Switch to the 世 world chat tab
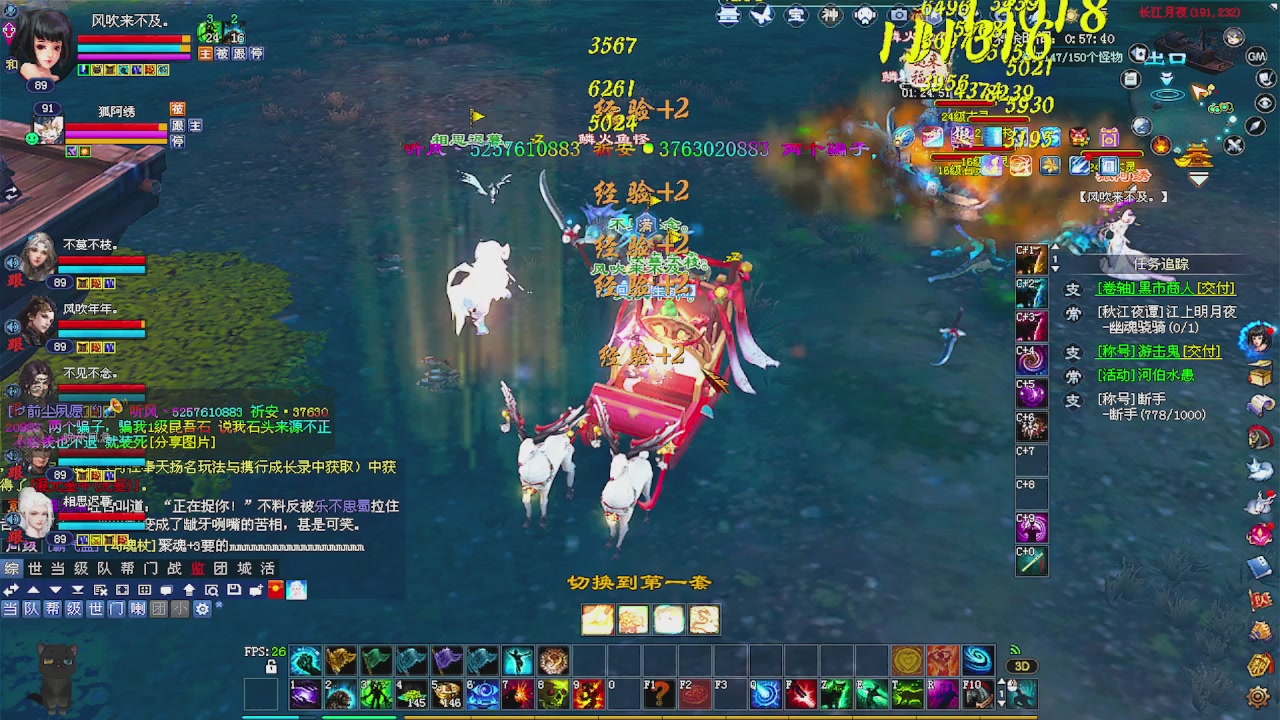The image size is (1280, 720). click(33, 569)
